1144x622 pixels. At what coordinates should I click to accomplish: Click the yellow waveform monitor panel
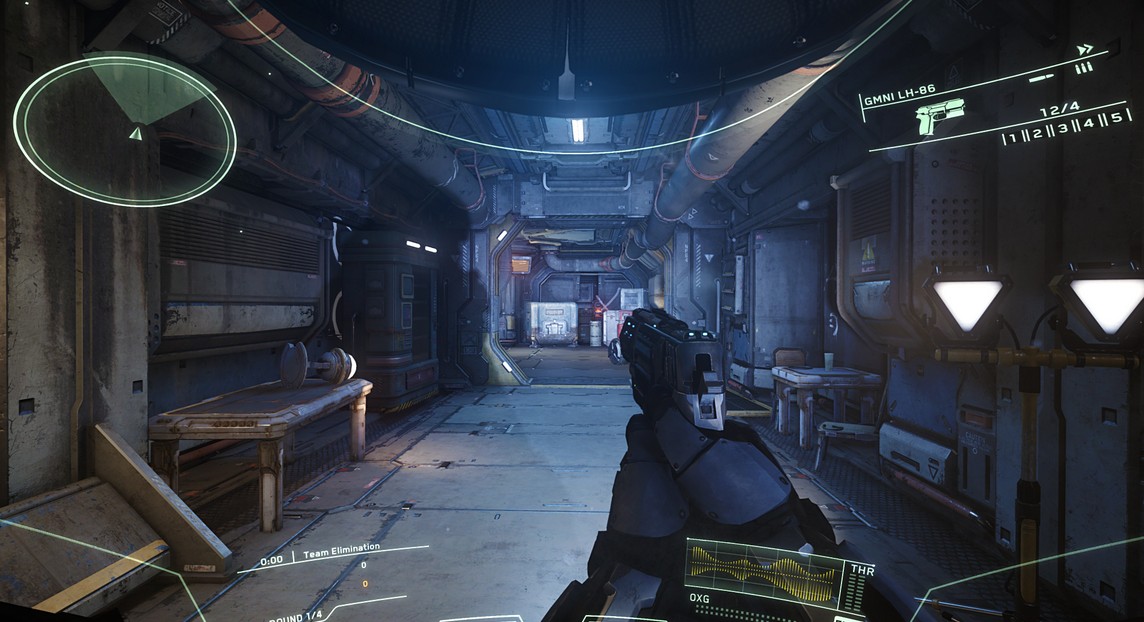[764, 573]
